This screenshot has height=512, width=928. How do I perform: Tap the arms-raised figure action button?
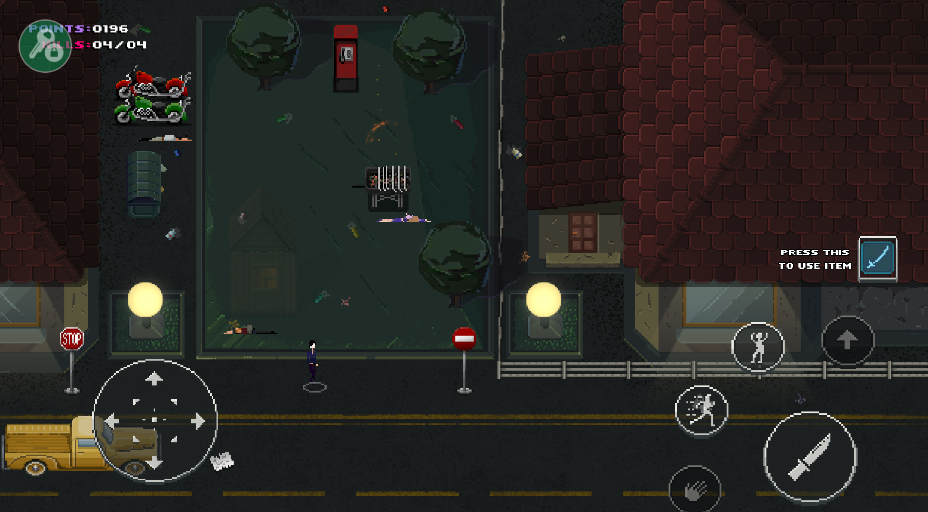coord(758,346)
